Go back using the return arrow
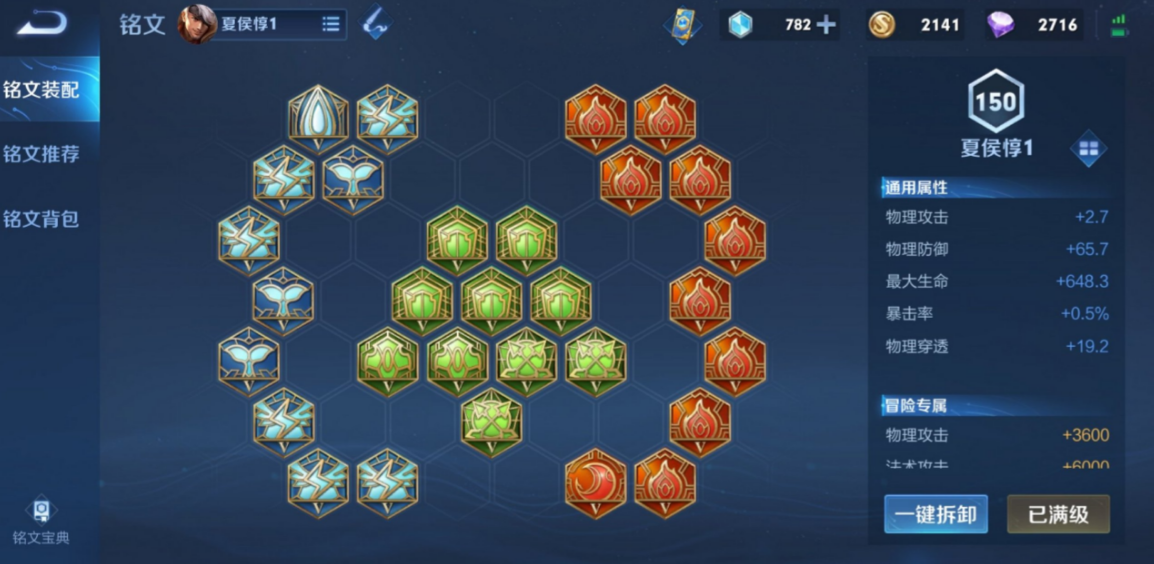The image size is (1154, 564). [x=41, y=22]
